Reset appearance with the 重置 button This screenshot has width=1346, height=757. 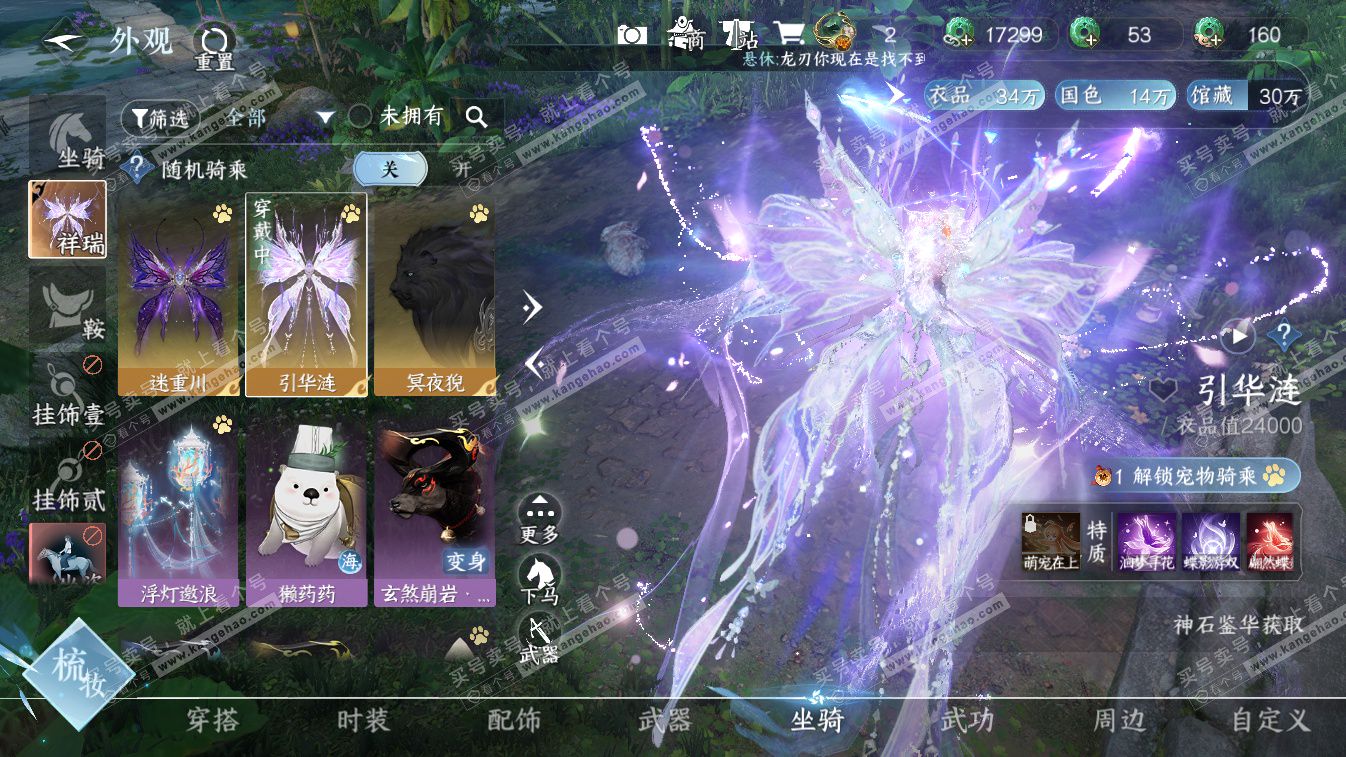(213, 45)
